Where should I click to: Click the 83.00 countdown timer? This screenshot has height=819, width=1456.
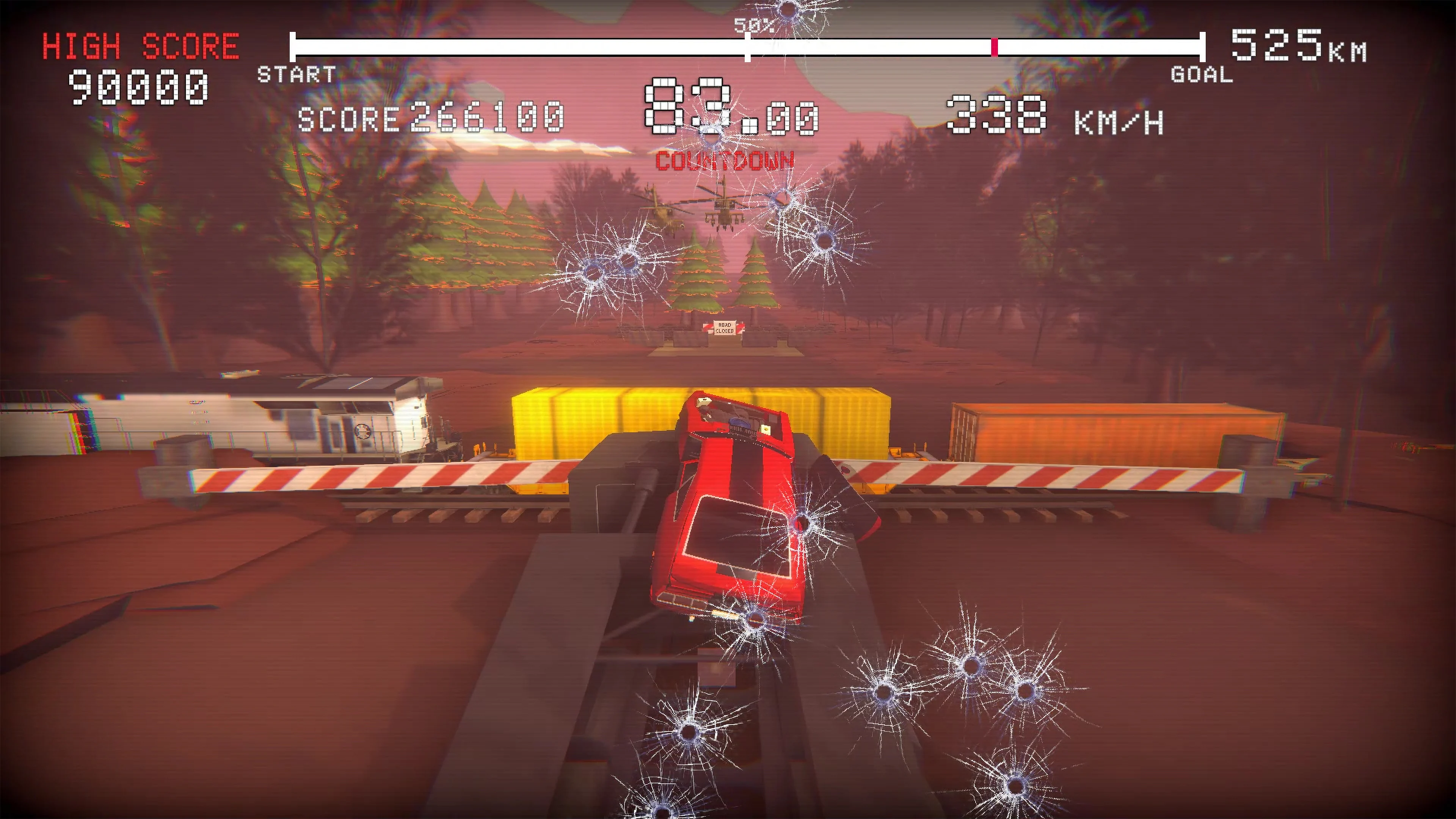coord(729,110)
